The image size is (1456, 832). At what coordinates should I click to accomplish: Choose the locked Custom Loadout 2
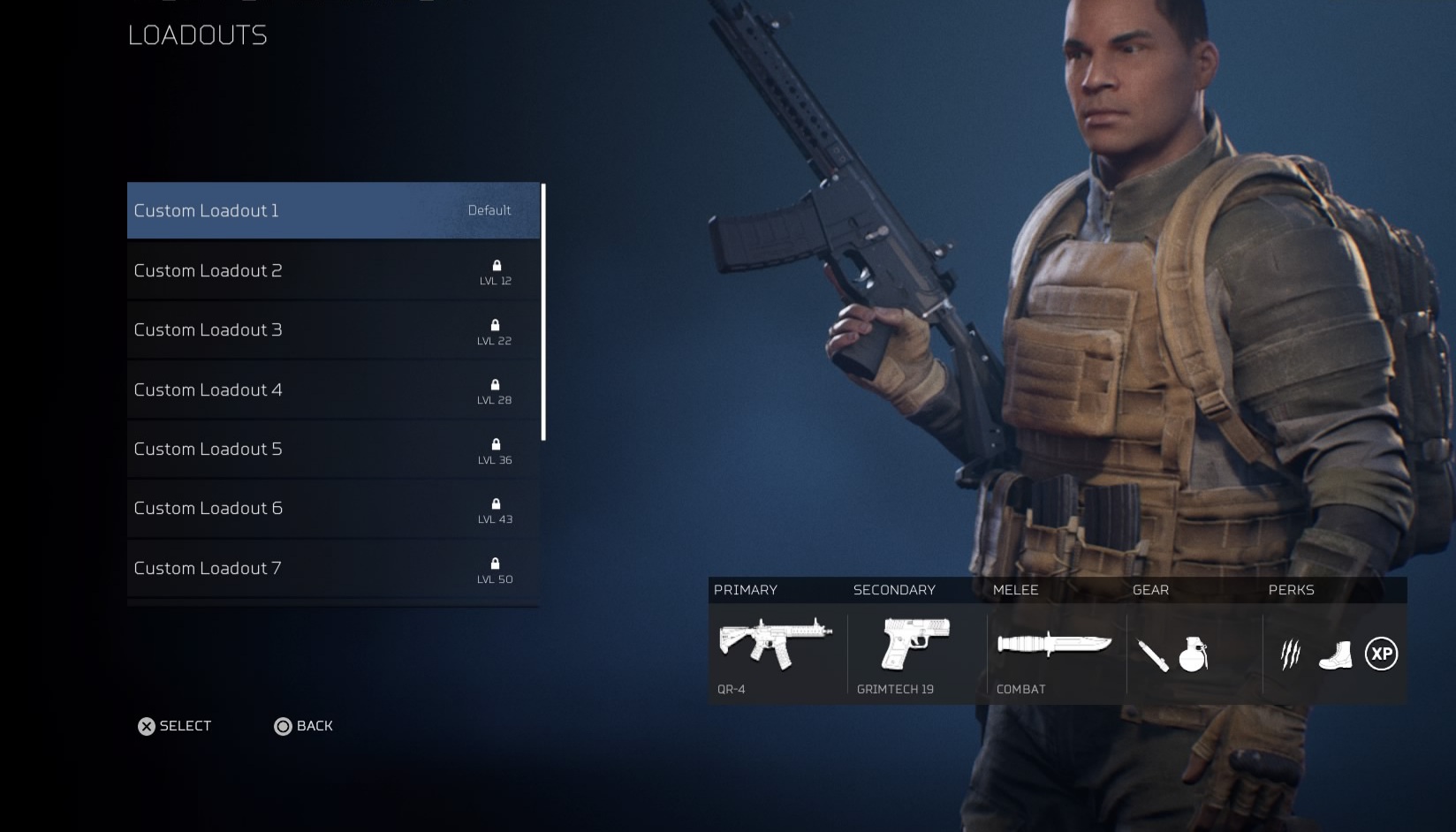pyautogui.click(x=333, y=270)
